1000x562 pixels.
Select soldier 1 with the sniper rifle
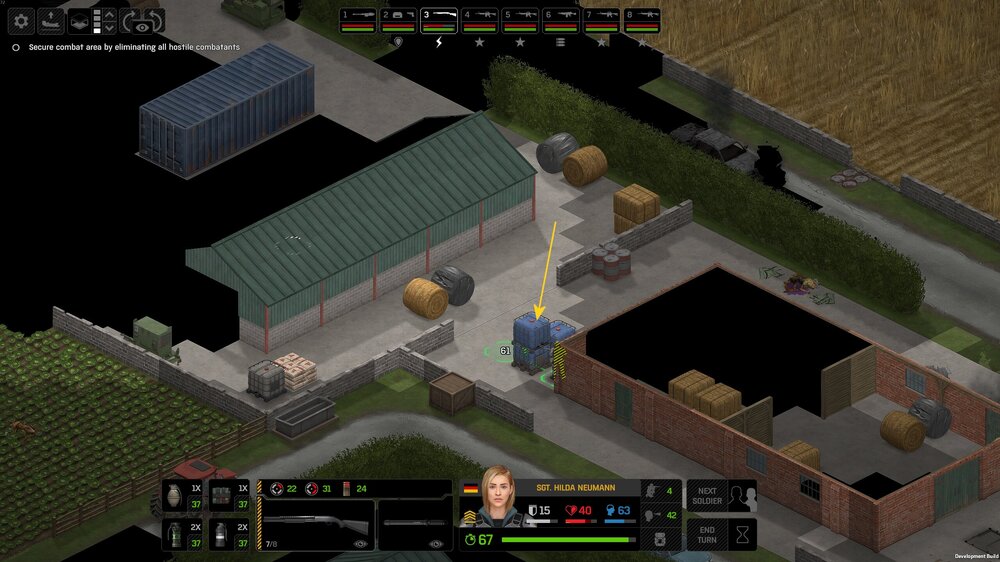point(358,20)
